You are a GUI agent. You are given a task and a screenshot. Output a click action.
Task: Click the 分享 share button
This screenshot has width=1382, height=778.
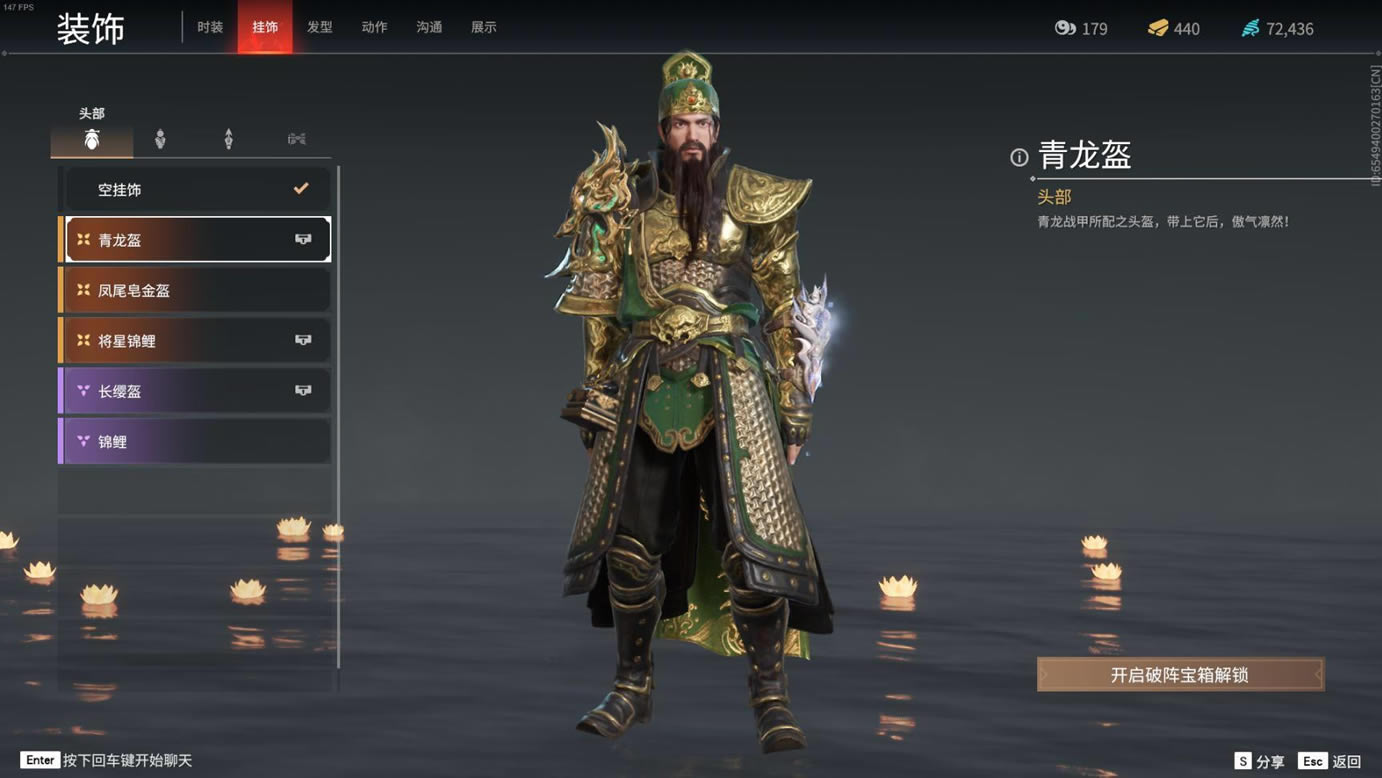[x=1260, y=761]
